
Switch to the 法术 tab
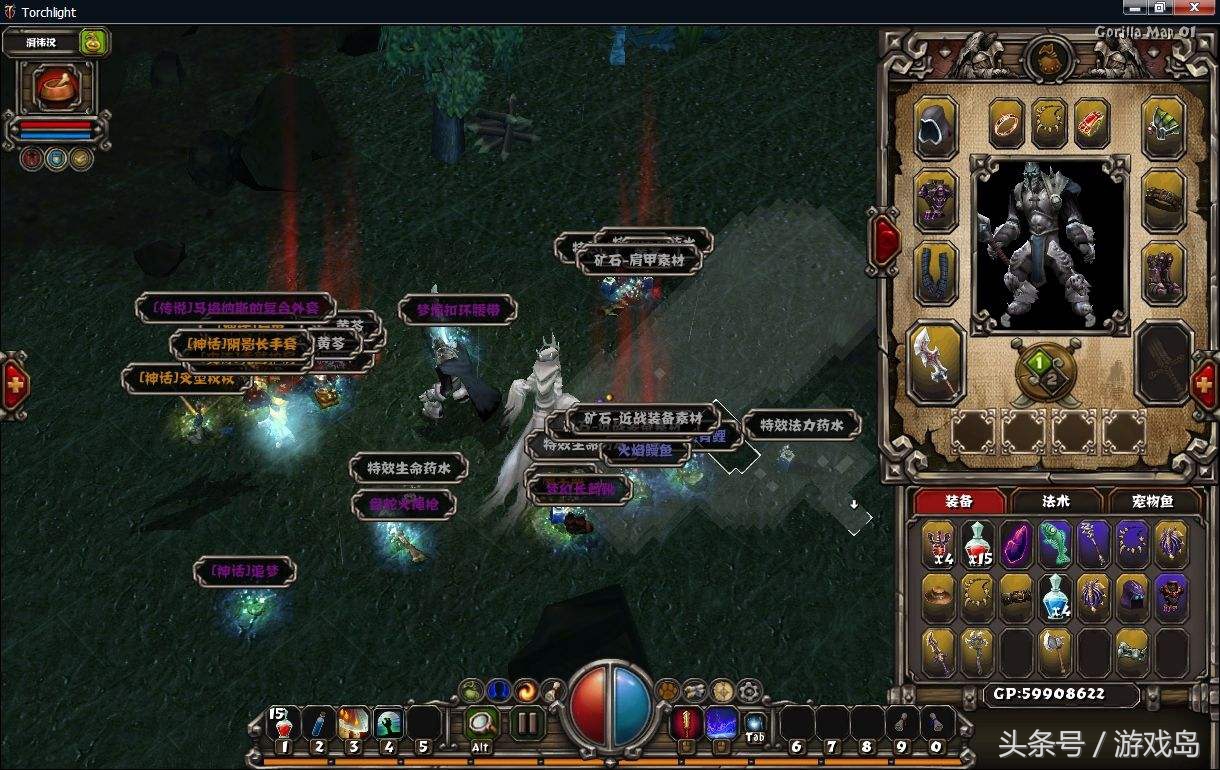[1057, 501]
